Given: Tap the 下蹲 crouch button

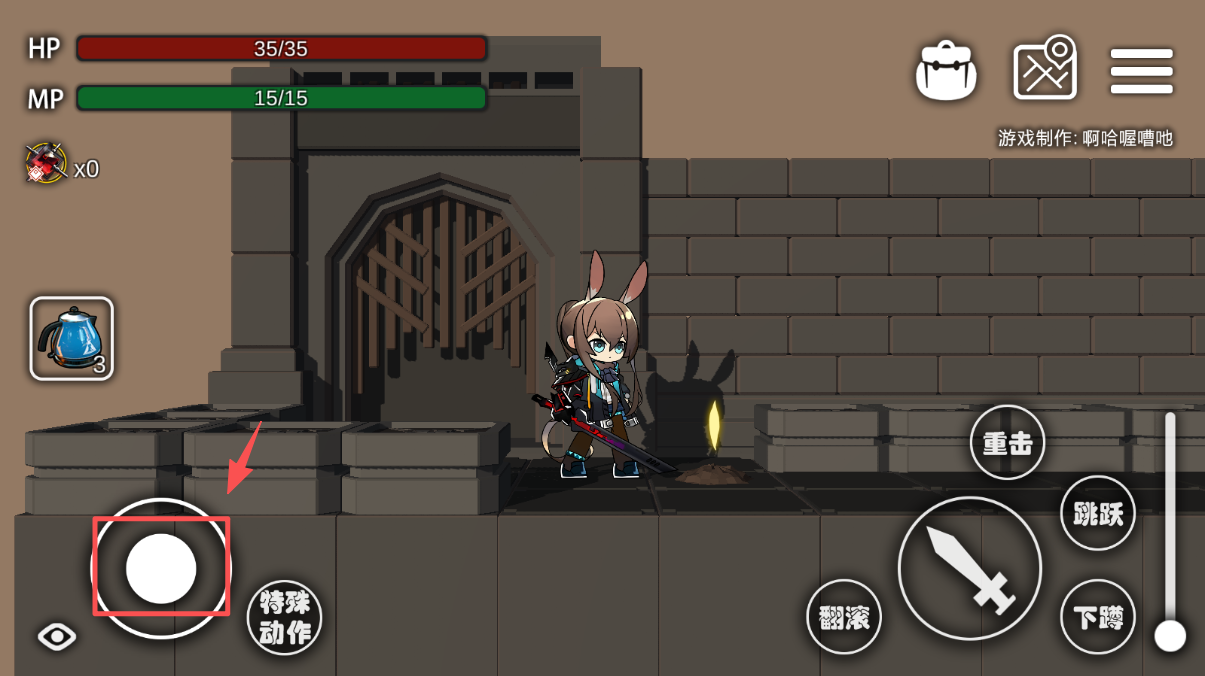Looking at the screenshot, I should (1098, 617).
